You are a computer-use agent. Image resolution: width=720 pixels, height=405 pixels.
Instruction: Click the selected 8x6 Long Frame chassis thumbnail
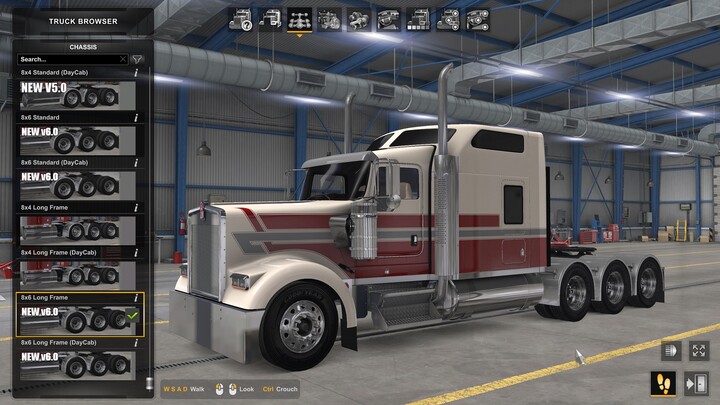click(x=77, y=319)
